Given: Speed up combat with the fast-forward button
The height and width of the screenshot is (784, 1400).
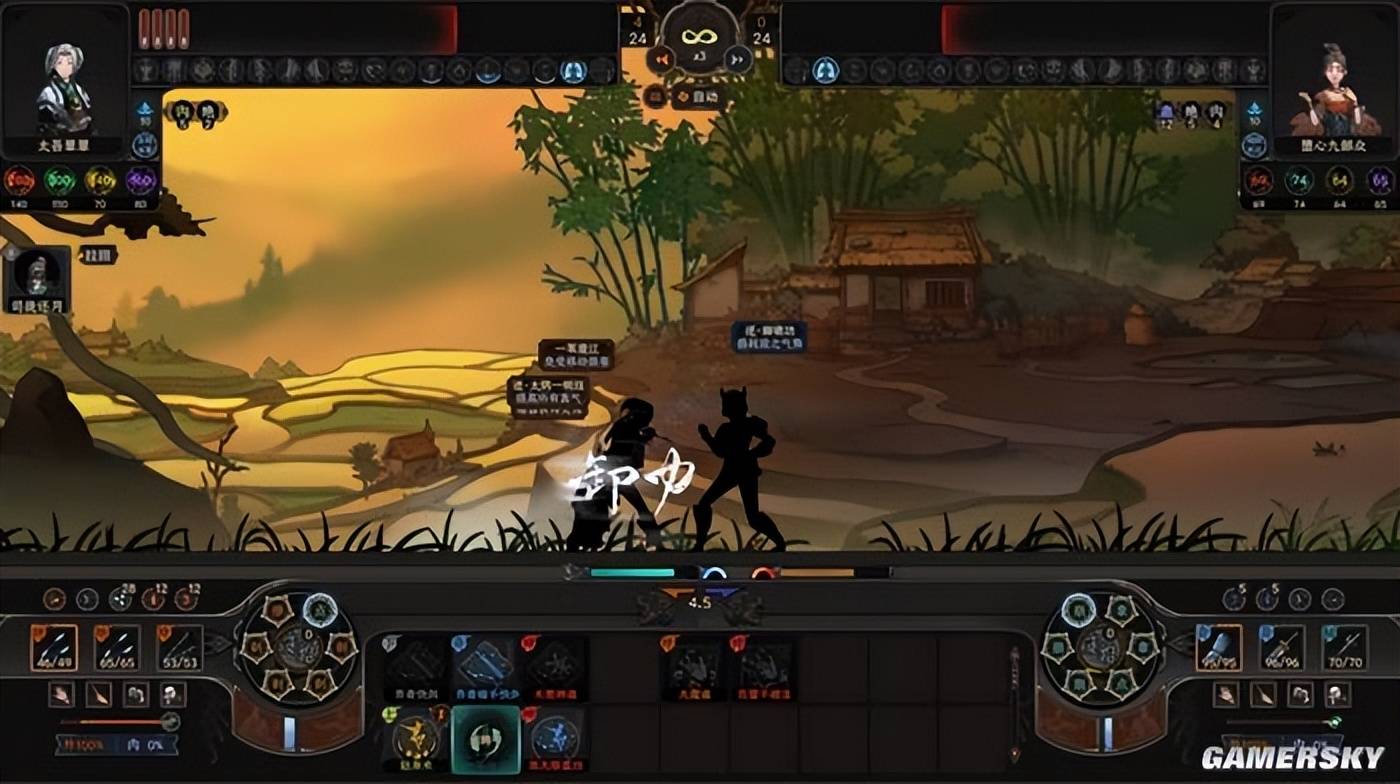Looking at the screenshot, I should pos(738,60).
